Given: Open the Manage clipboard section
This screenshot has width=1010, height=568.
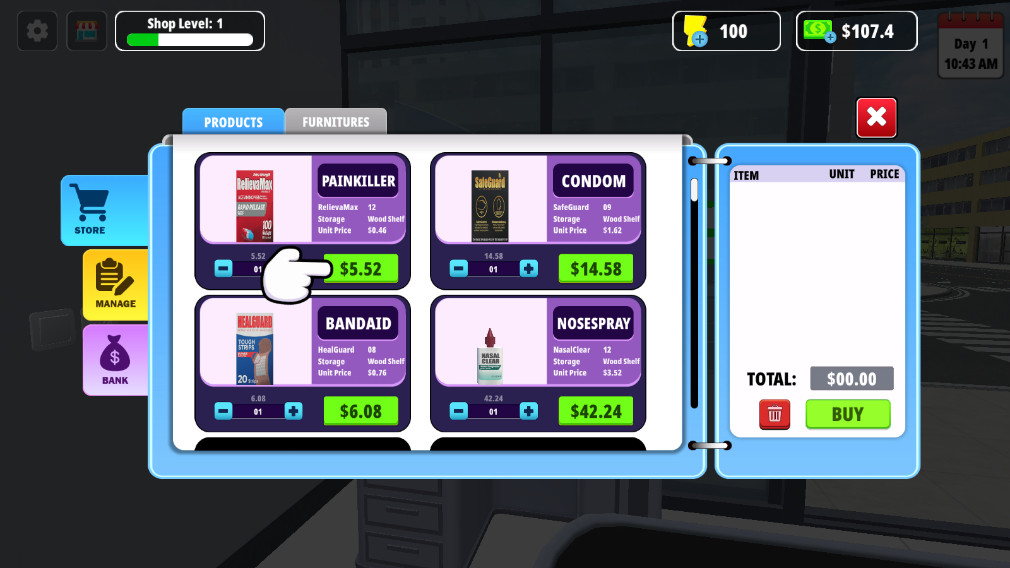Looking at the screenshot, I should point(115,283).
